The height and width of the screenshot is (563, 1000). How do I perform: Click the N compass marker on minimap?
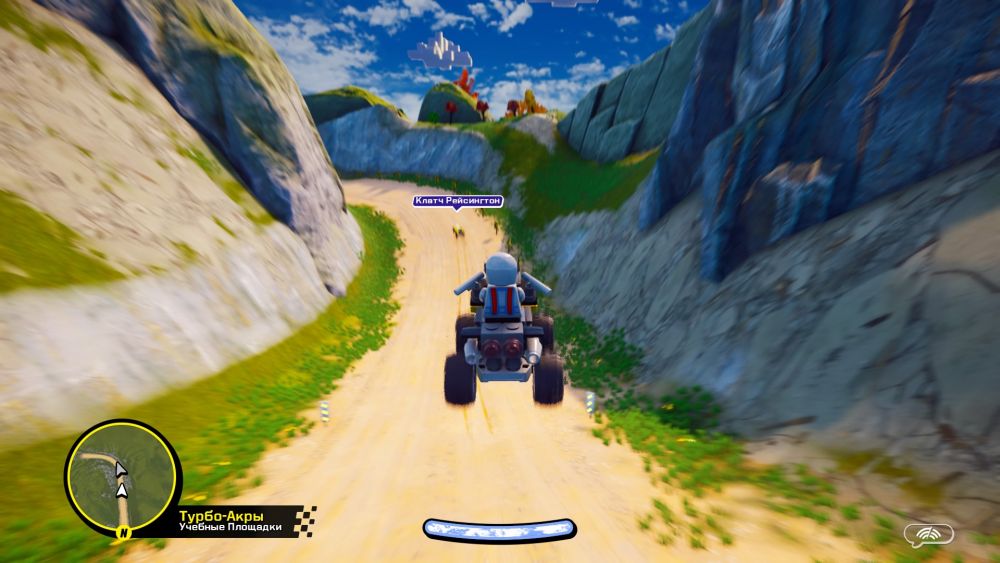124,531
